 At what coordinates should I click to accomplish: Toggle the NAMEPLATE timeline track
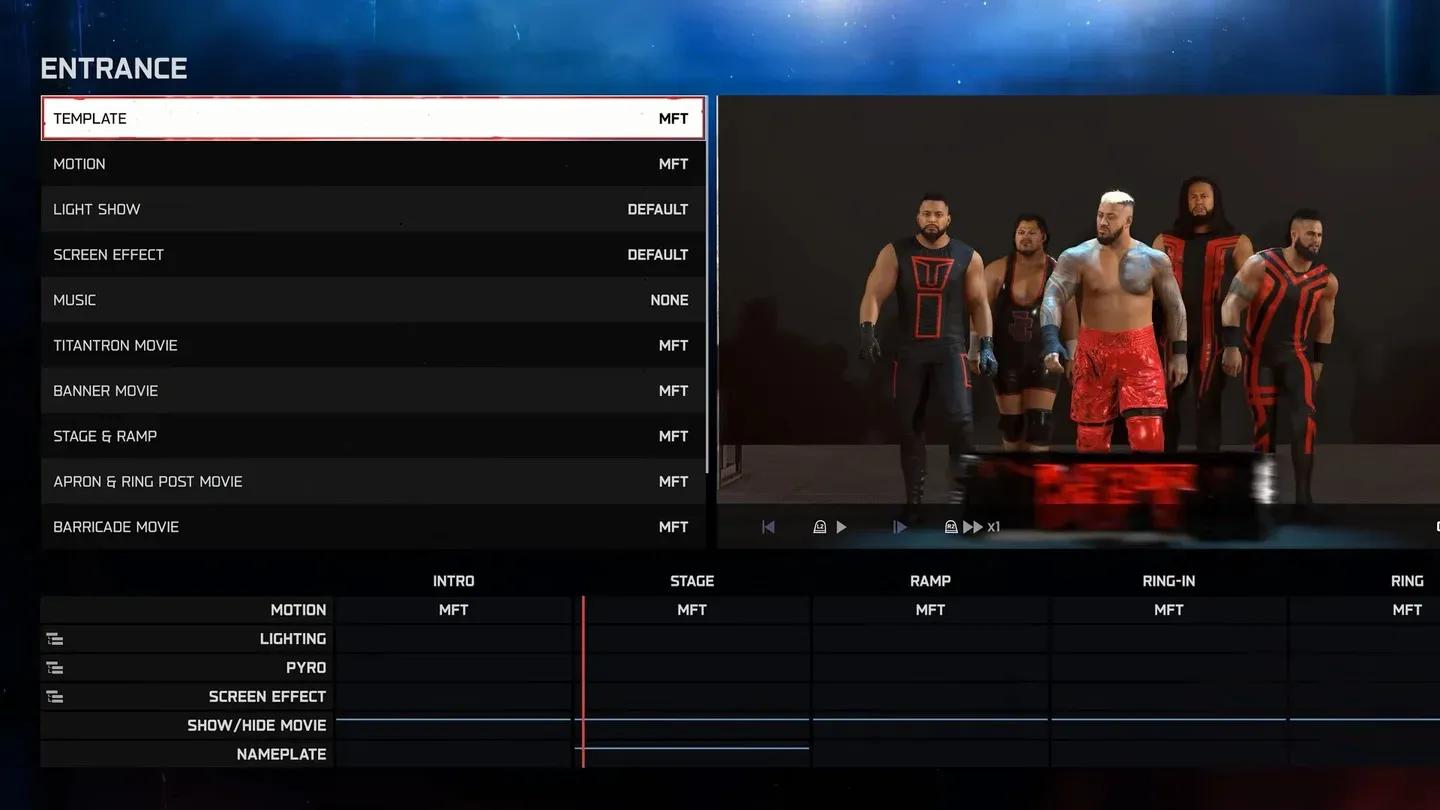280,754
